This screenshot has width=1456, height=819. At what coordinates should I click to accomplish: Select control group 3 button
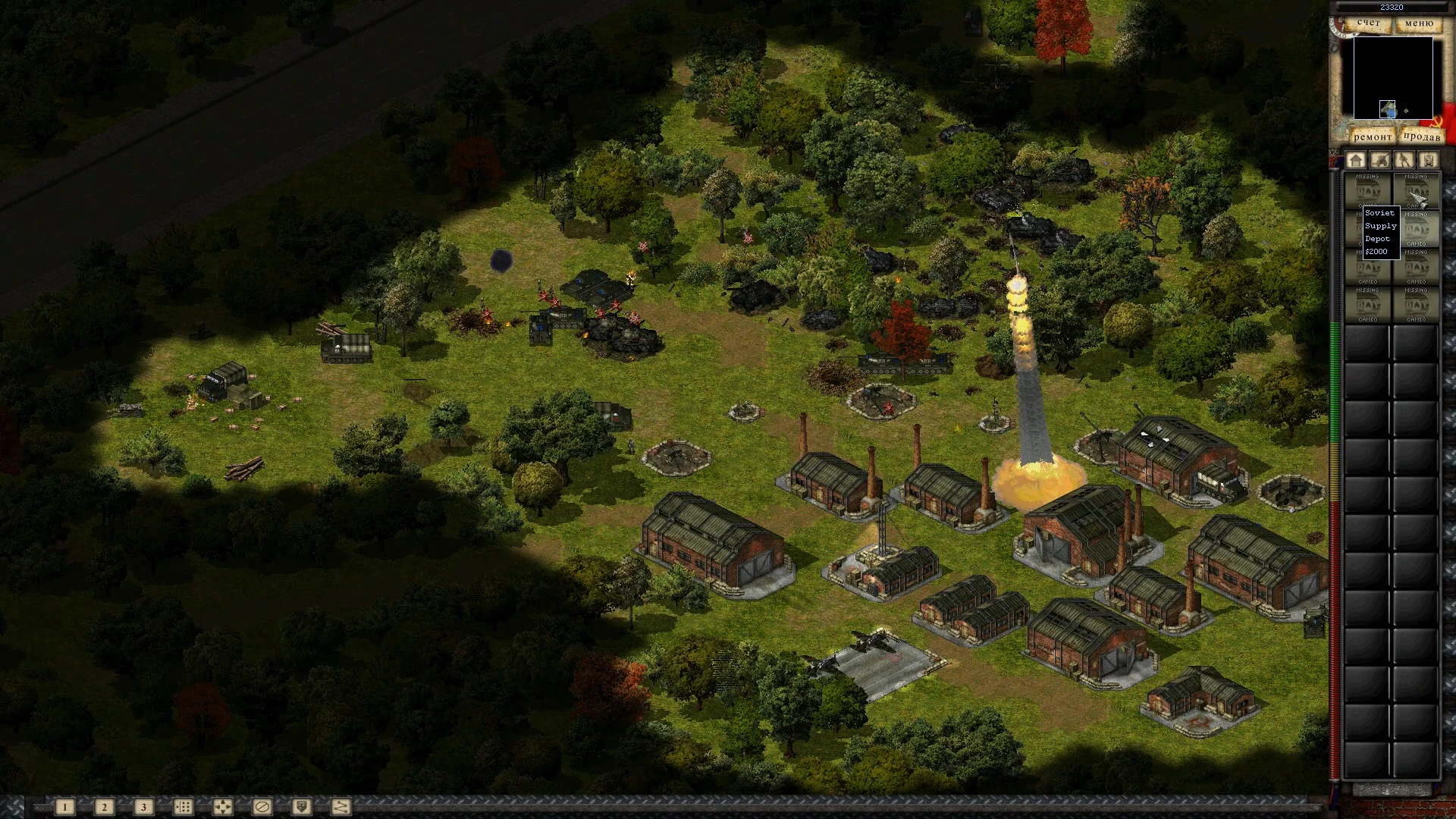coord(143,807)
